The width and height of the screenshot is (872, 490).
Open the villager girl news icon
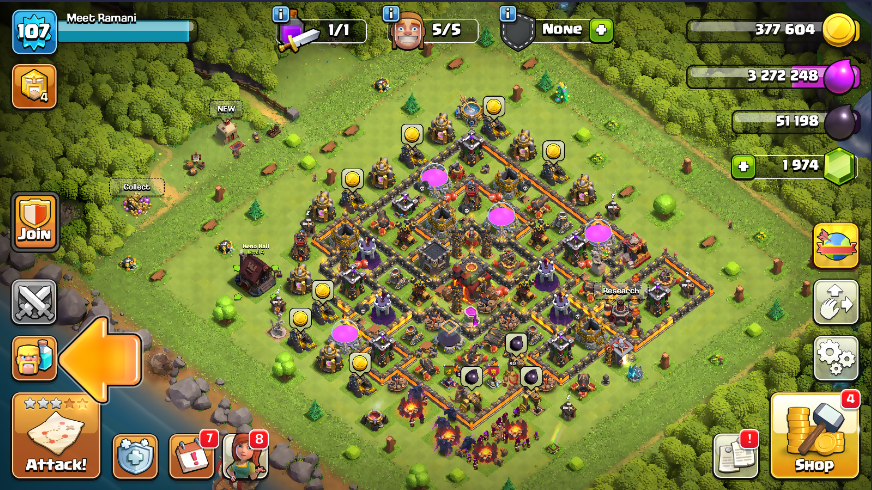pyautogui.click(x=244, y=456)
